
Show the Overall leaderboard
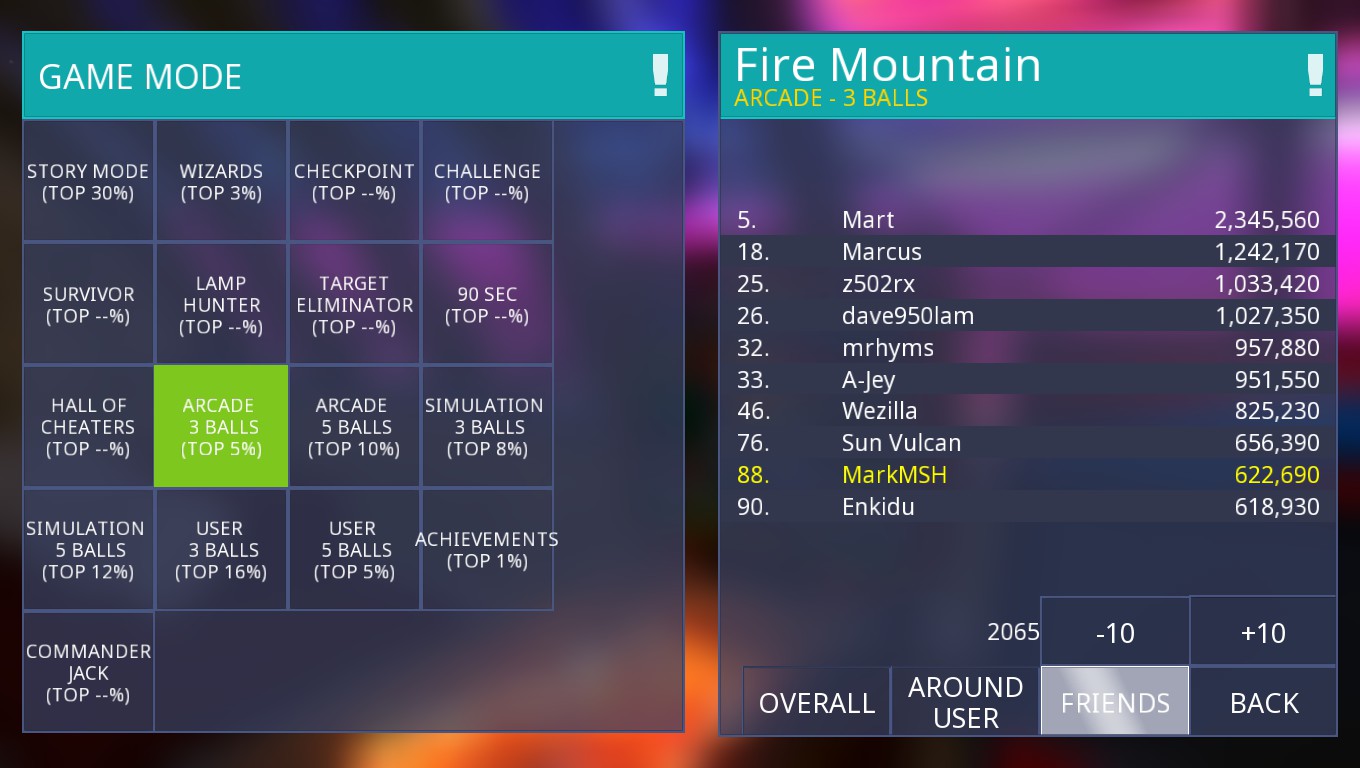tap(816, 702)
